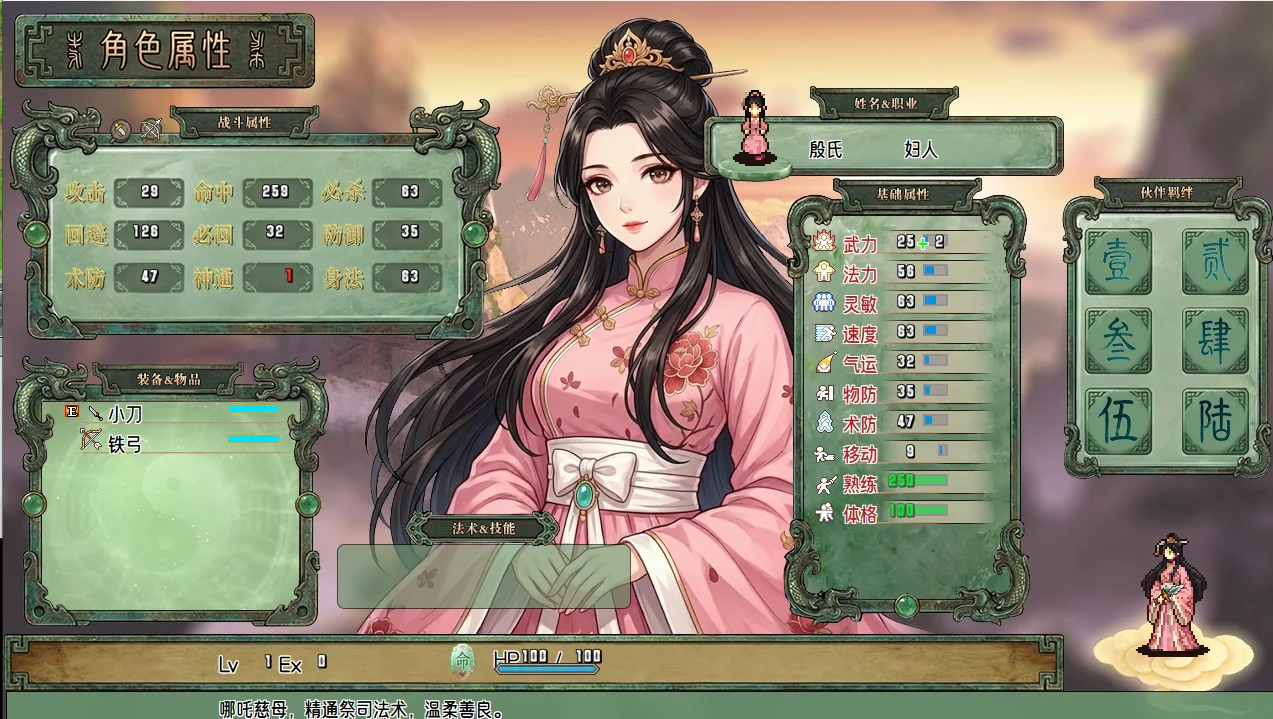Select the 铁弓 bow item row
This screenshot has height=719, width=1273.
(170, 443)
